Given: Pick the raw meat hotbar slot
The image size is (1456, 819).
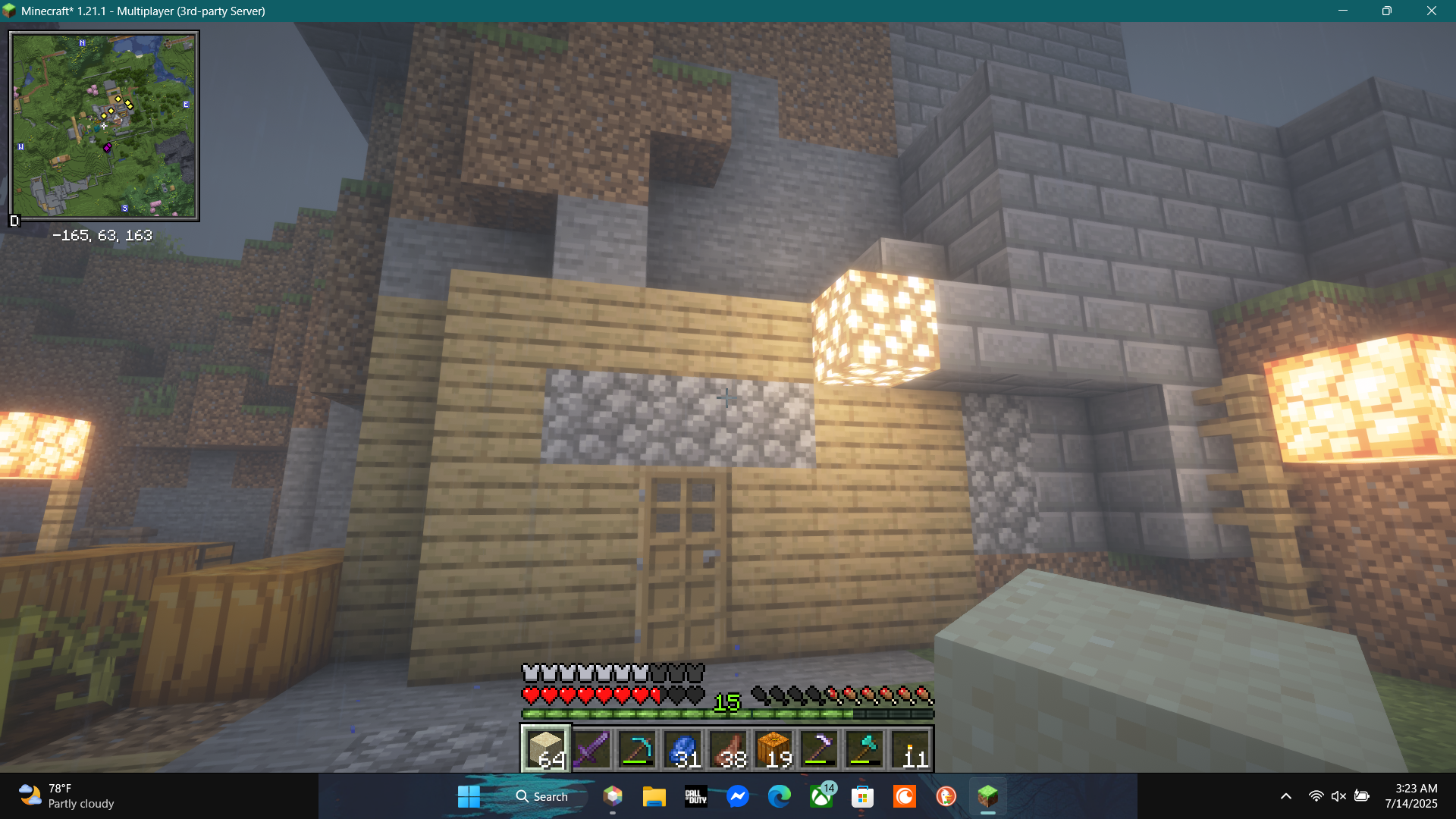Looking at the screenshot, I should coord(728,748).
